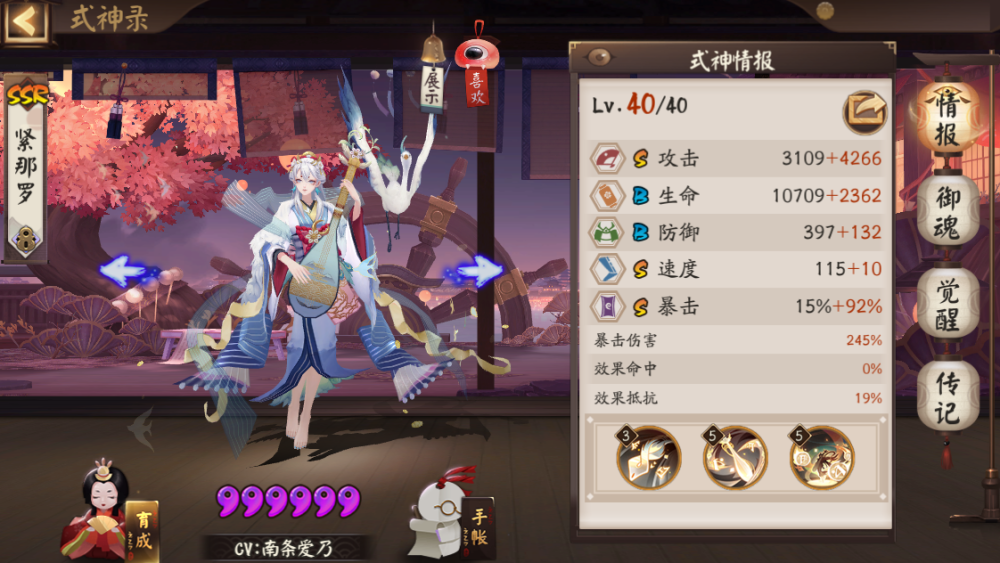Select the 速度 speed stat row

click(x=735, y=269)
